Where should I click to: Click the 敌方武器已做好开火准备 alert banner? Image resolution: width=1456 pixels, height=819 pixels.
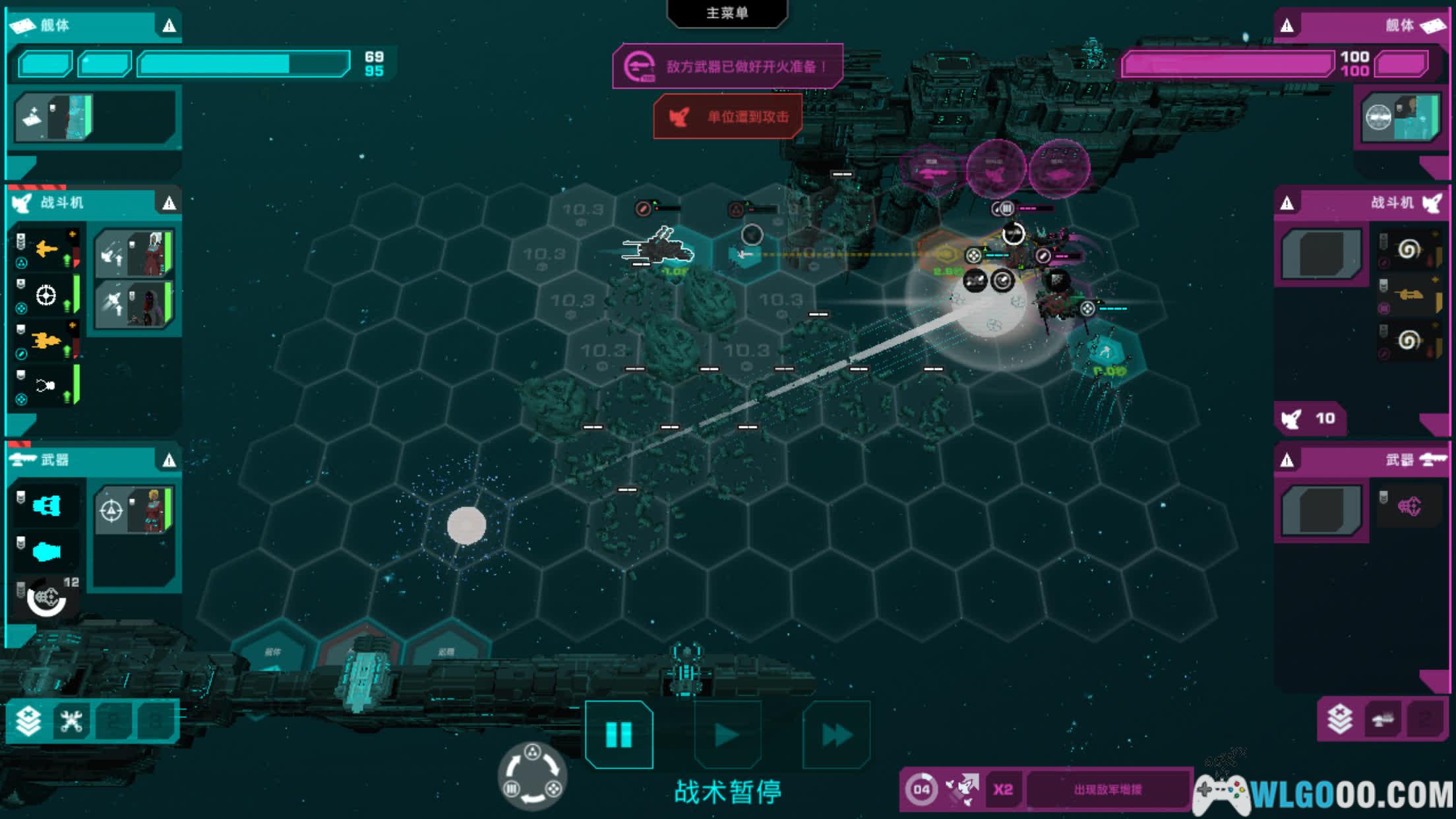click(728, 66)
